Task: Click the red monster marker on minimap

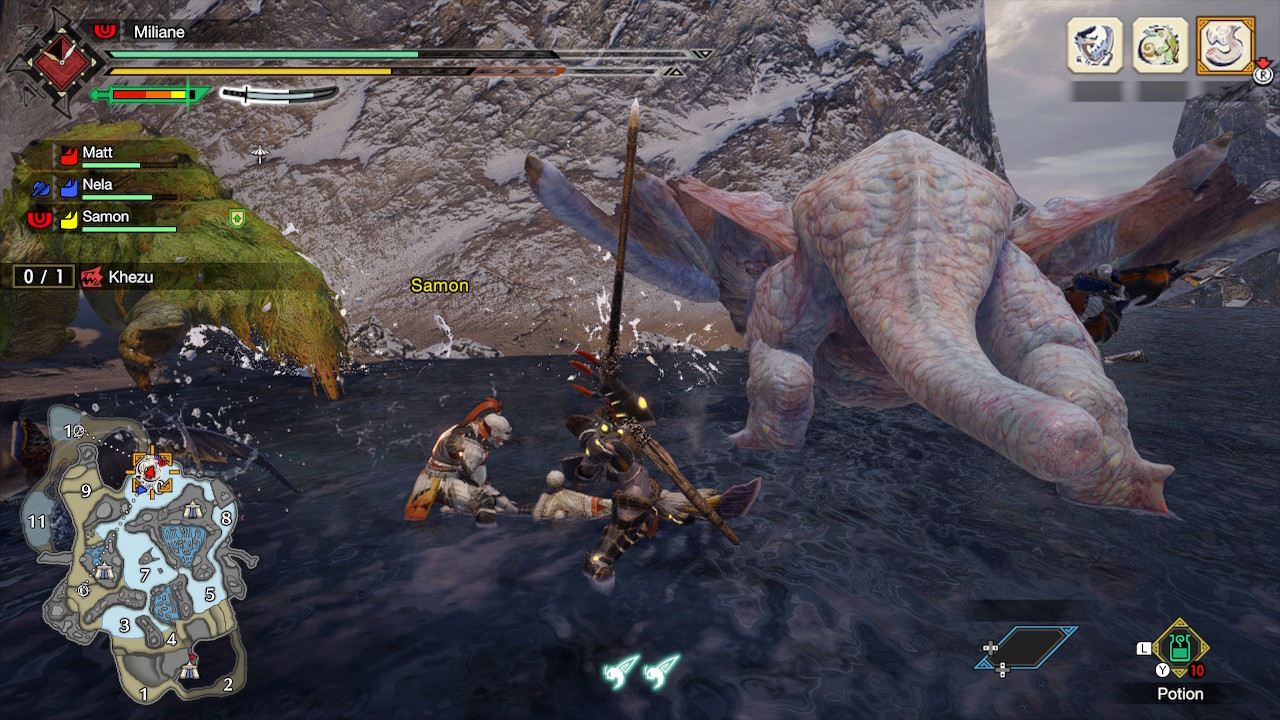Action: coord(149,468)
